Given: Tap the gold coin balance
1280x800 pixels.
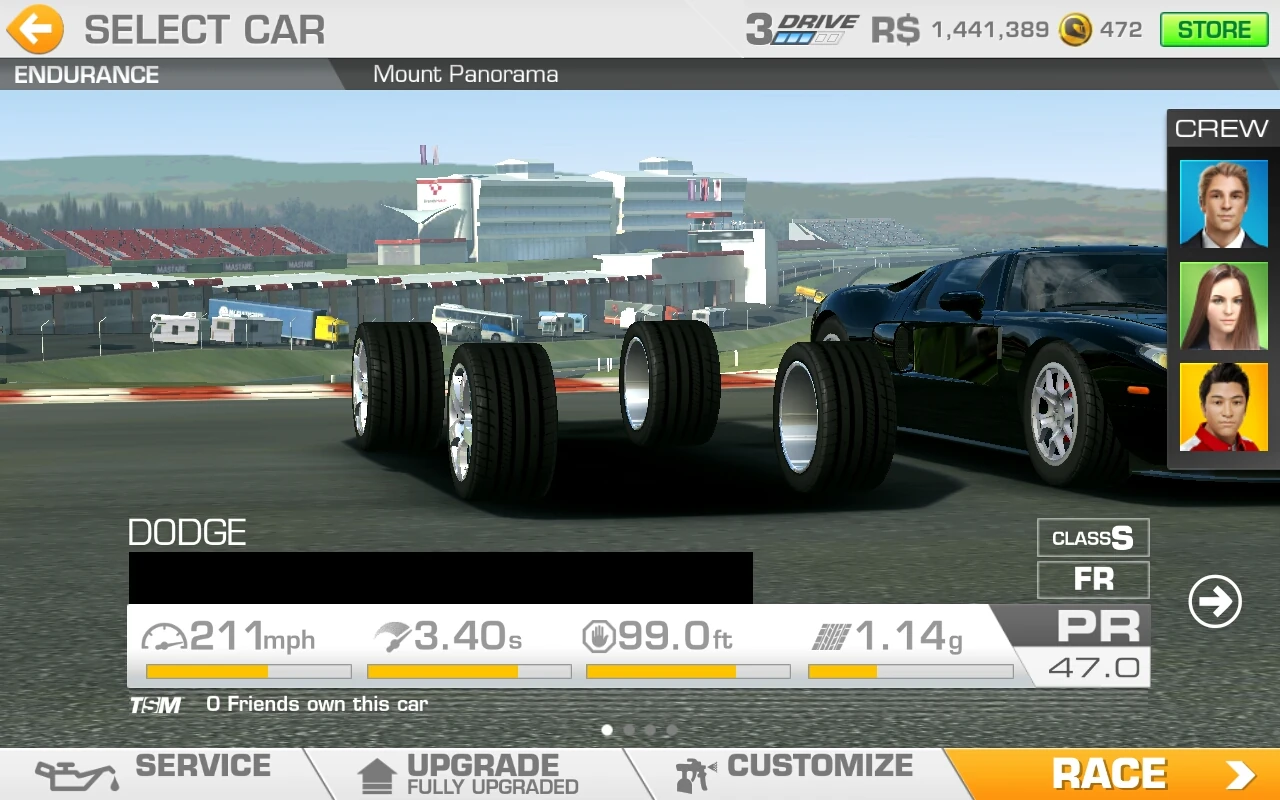Looking at the screenshot, I should [1100, 30].
